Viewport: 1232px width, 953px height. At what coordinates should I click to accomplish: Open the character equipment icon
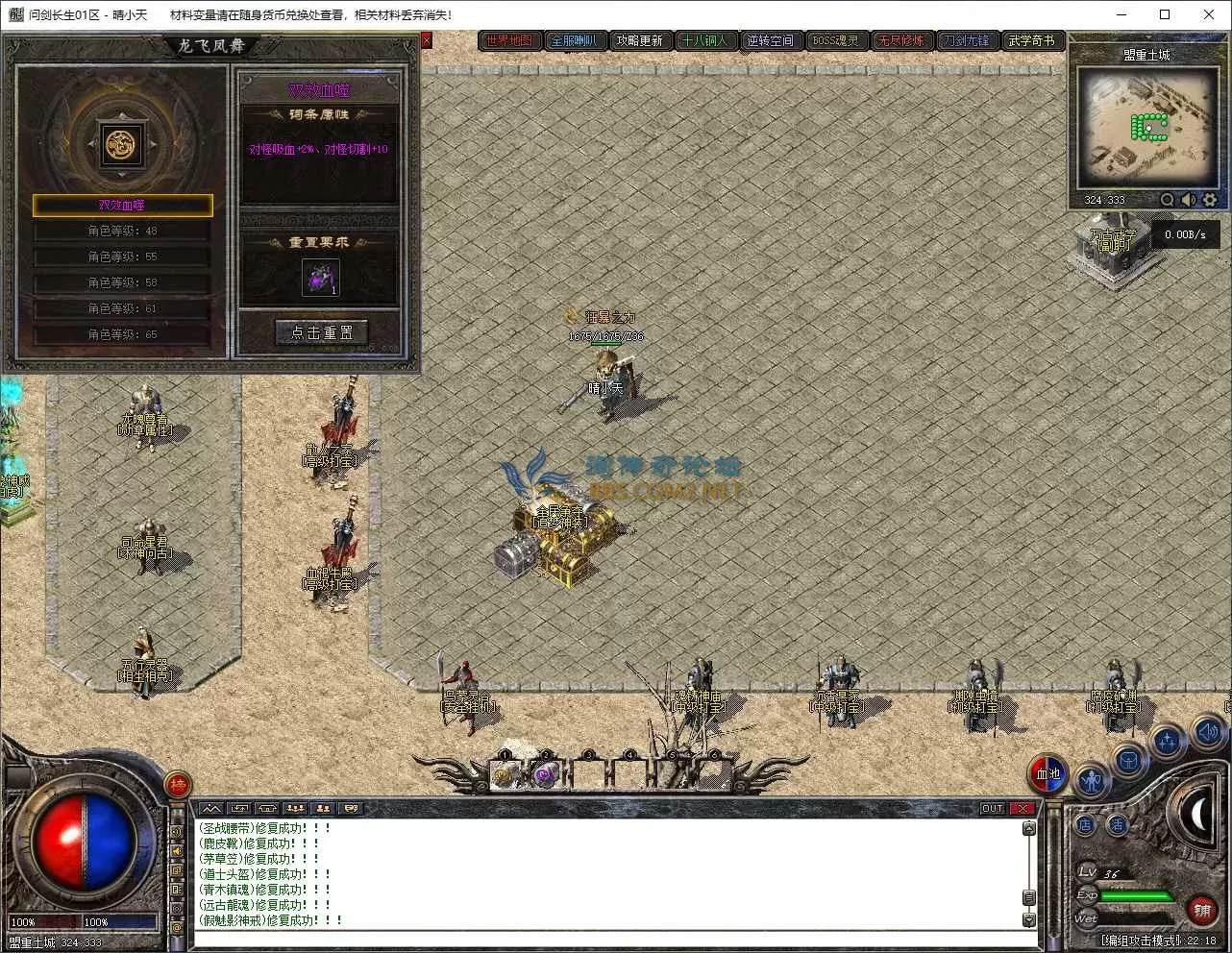1091,780
